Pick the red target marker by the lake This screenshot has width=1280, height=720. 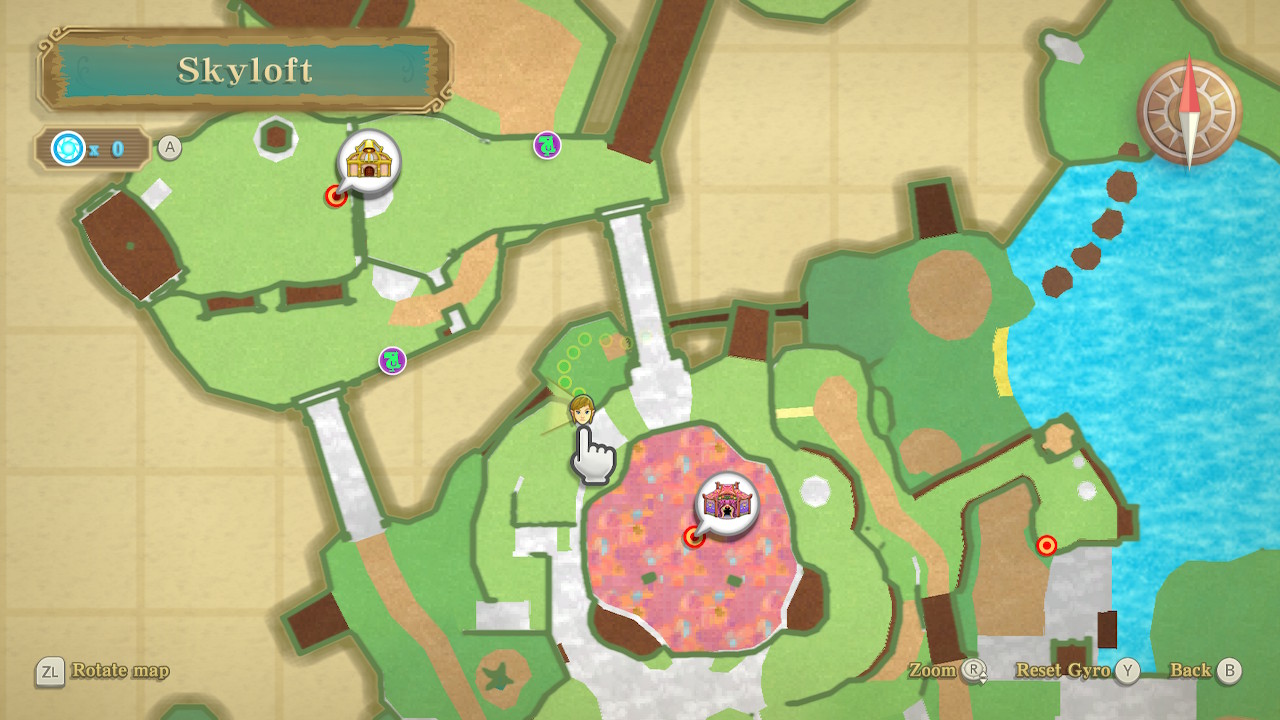point(1047,545)
